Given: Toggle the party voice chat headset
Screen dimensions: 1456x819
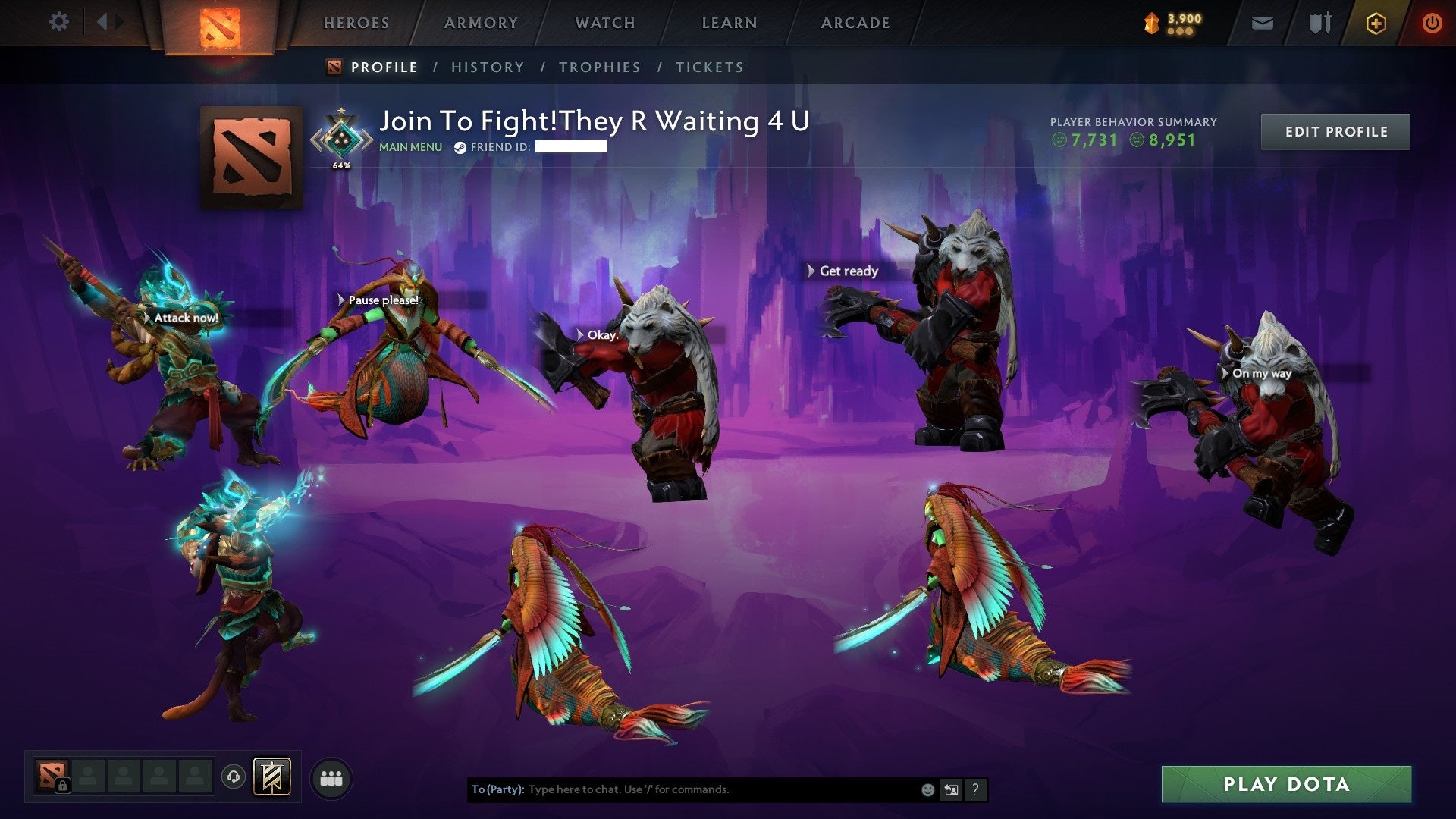Looking at the screenshot, I should pyautogui.click(x=233, y=778).
